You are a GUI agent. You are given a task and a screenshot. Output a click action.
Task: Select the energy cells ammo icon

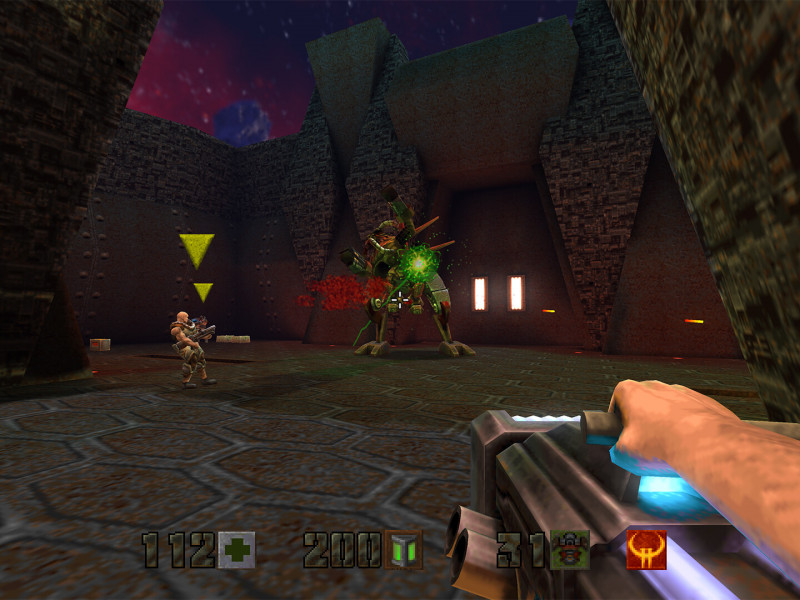point(403,550)
